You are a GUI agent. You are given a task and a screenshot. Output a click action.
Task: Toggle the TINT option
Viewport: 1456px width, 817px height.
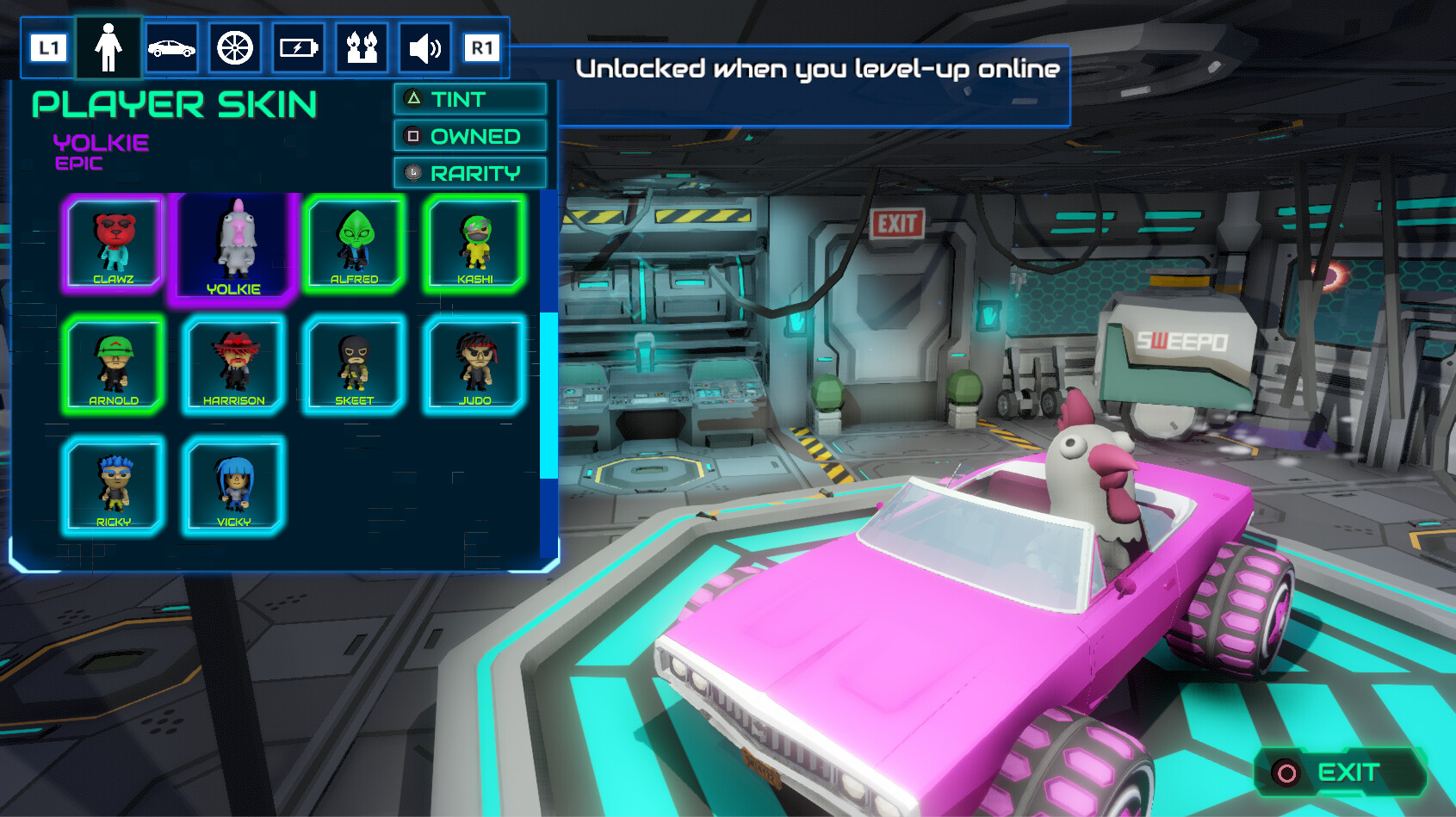click(470, 100)
